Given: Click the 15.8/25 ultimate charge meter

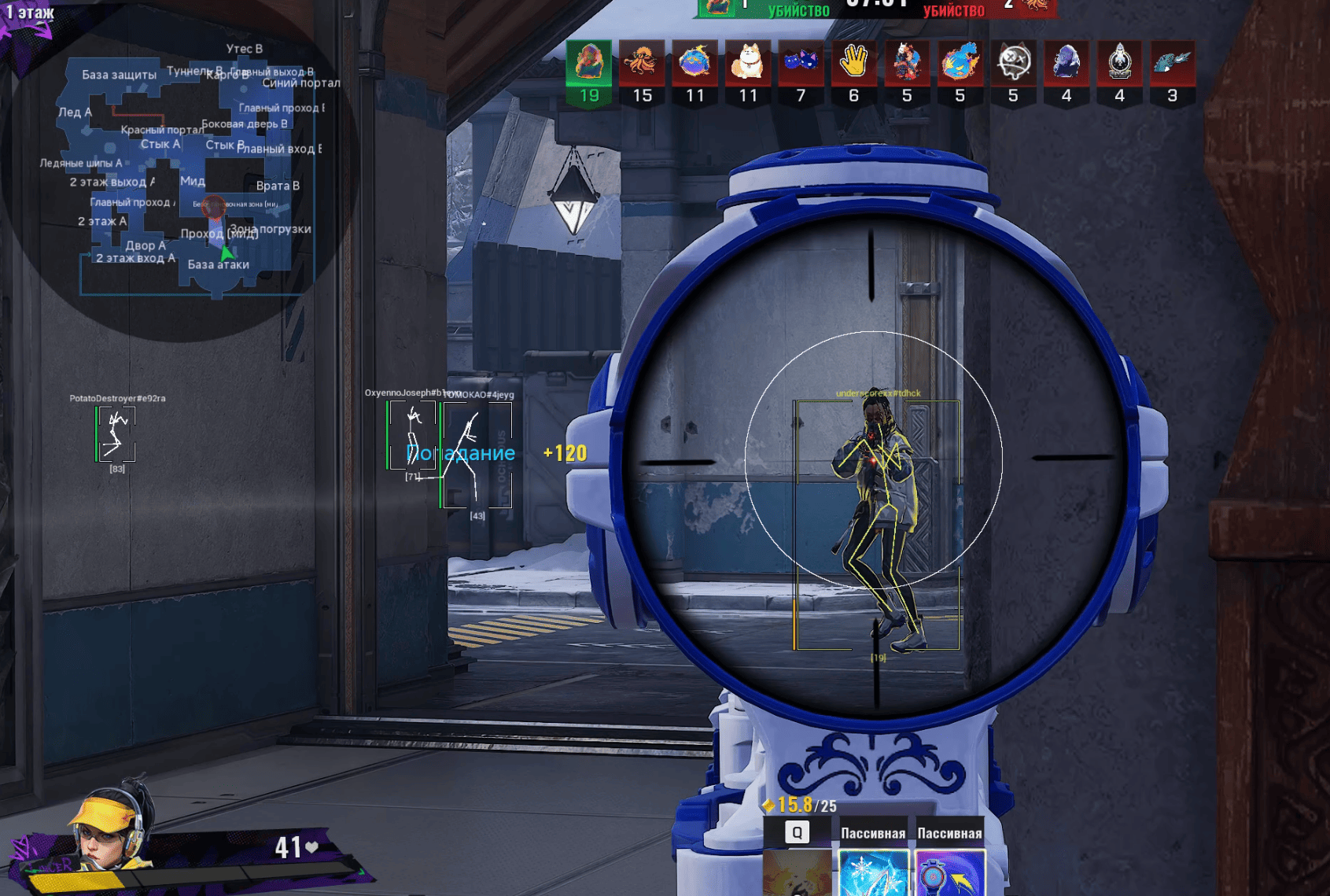Looking at the screenshot, I should (x=801, y=806).
